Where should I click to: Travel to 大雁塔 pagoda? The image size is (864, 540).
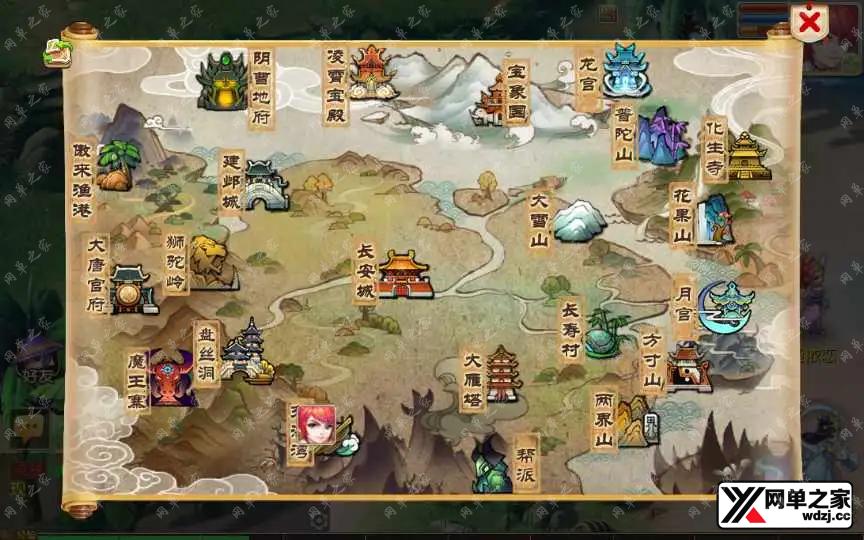point(502,375)
